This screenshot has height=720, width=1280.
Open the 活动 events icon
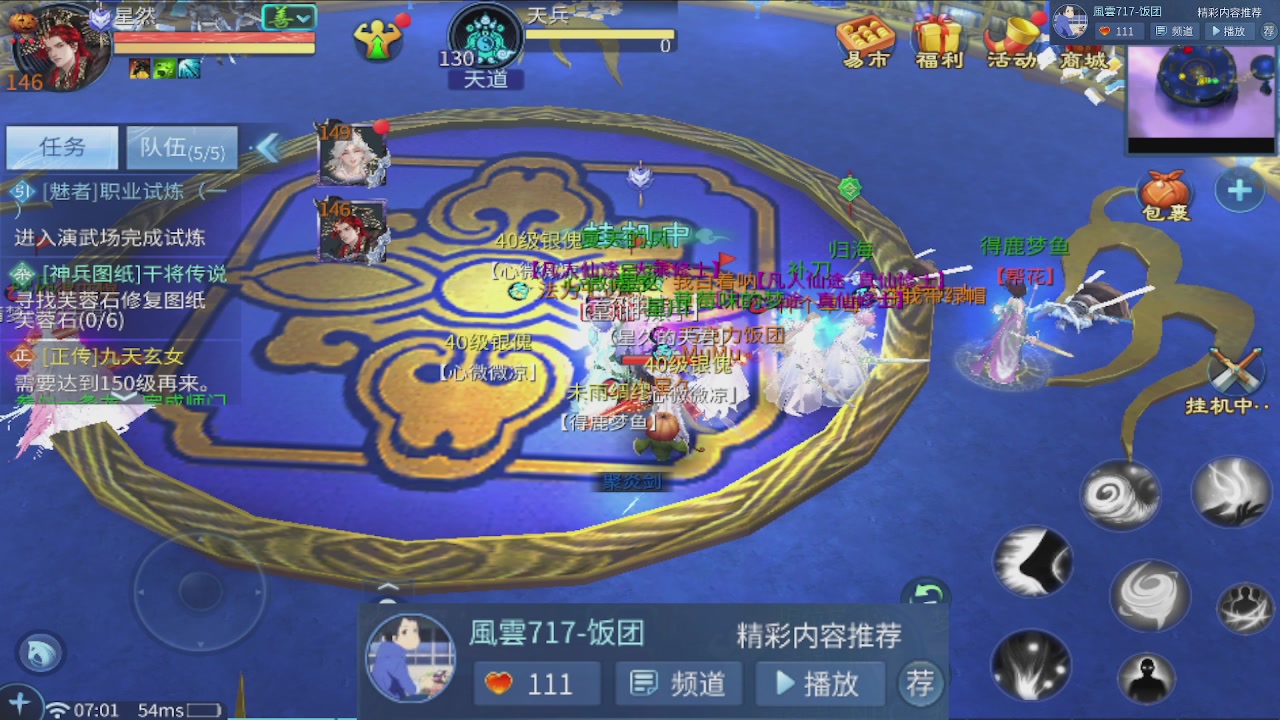1012,40
